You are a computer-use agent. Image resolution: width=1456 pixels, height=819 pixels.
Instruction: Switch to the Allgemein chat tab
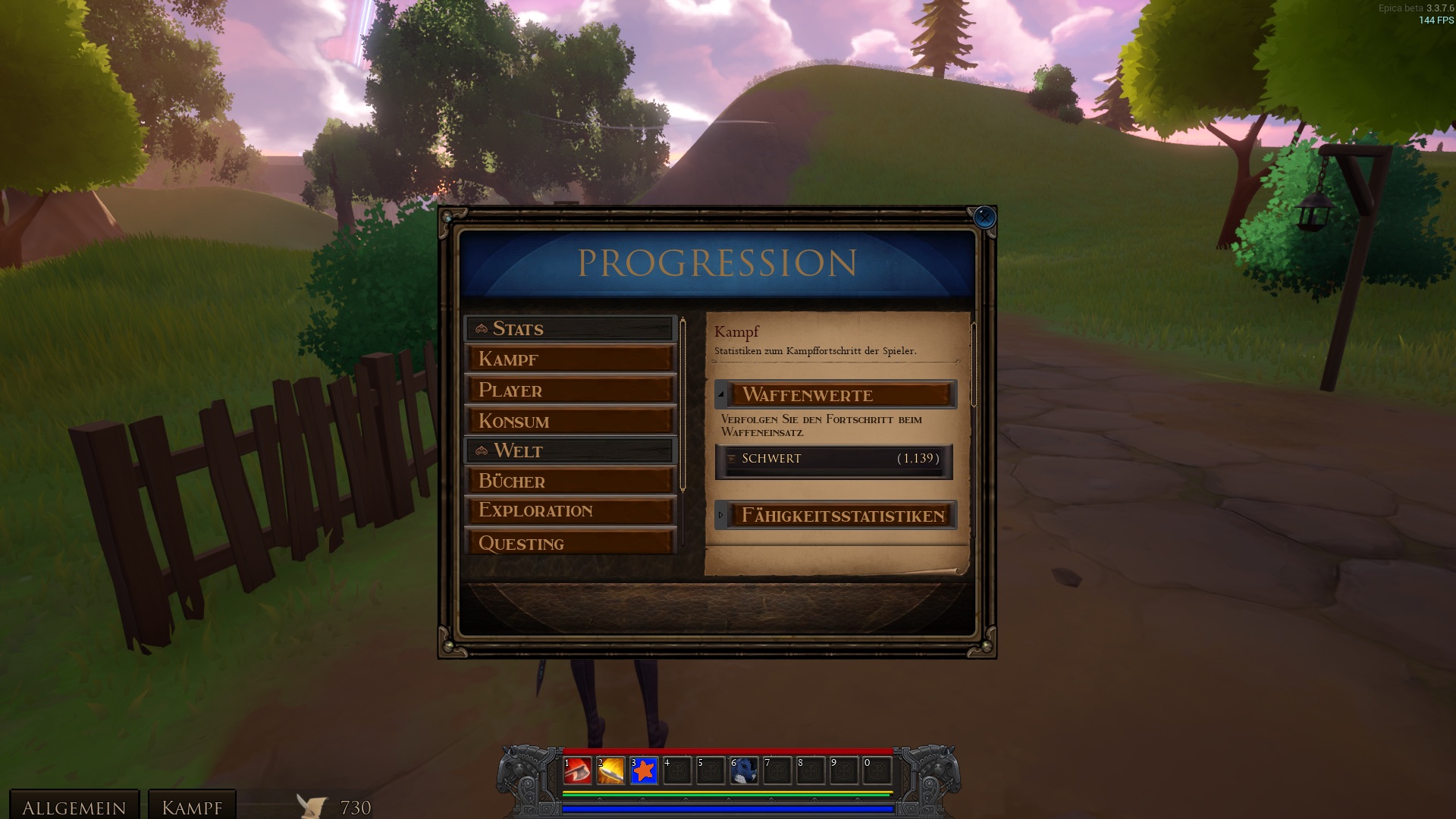(74, 807)
